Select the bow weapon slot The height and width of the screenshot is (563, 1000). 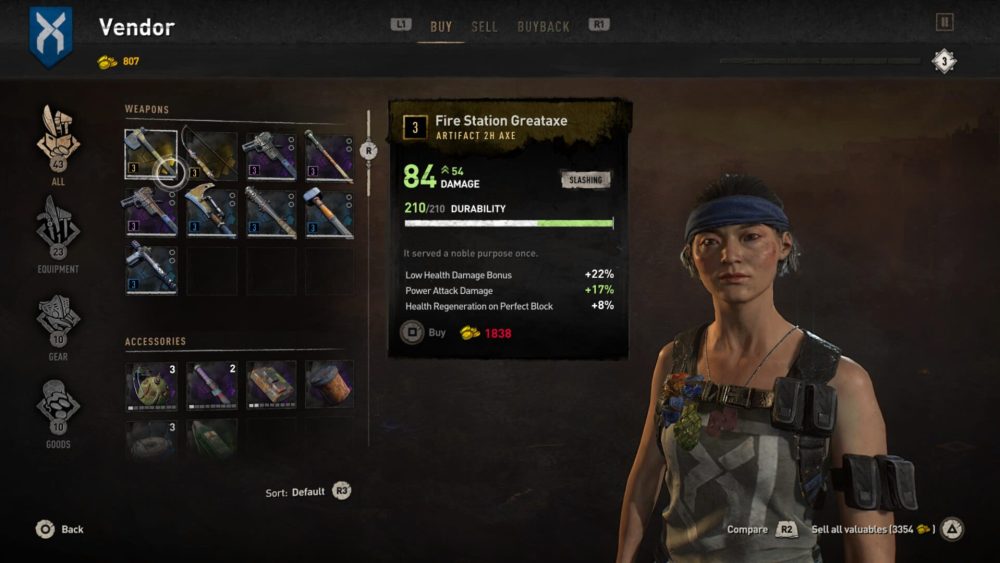click(211, 155)
